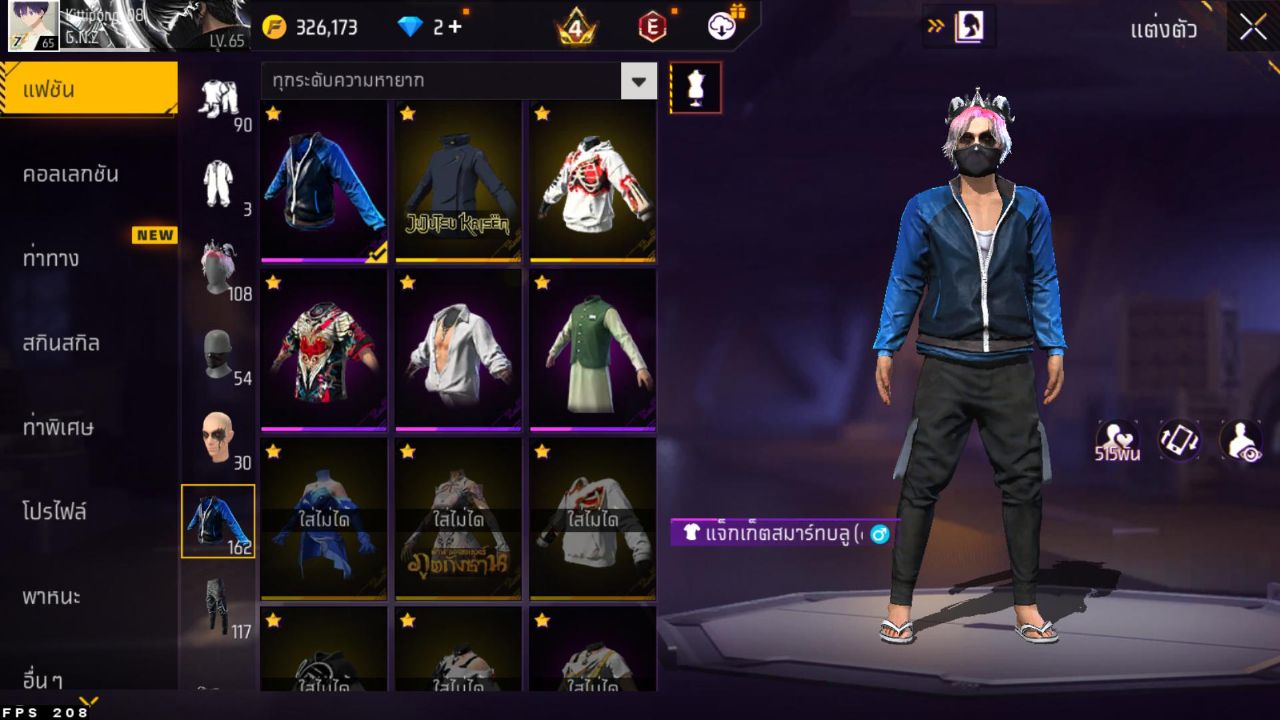1280x720 pixels.
Task: Select the mannequin outfit preview icon
Action: (x=693, y=87)
